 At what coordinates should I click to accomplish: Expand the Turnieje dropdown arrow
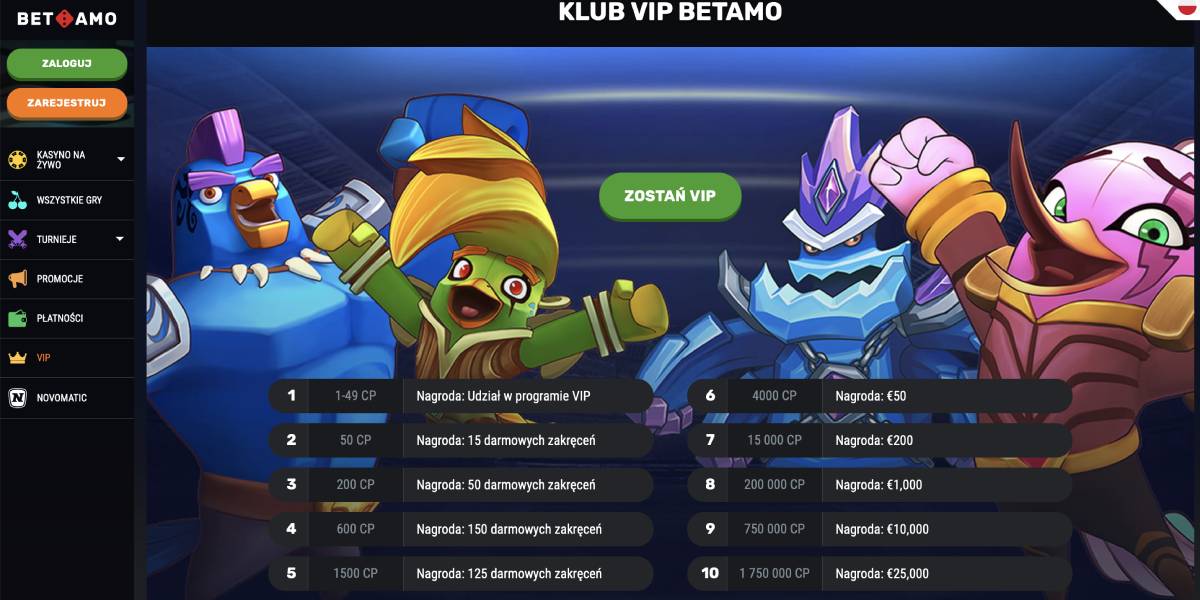121,239
